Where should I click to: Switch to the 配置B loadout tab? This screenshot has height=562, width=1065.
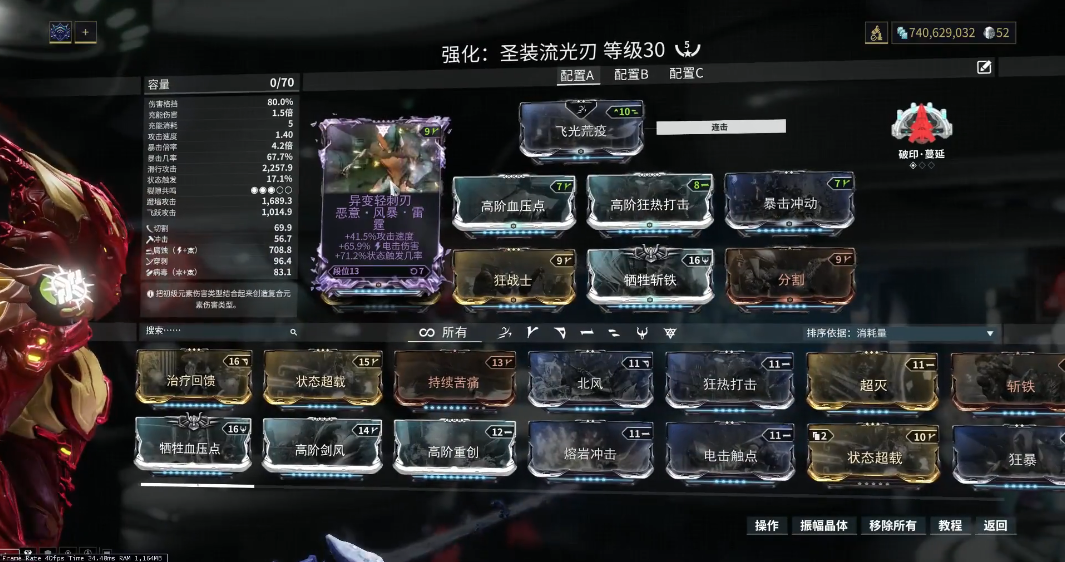(631, 74)
